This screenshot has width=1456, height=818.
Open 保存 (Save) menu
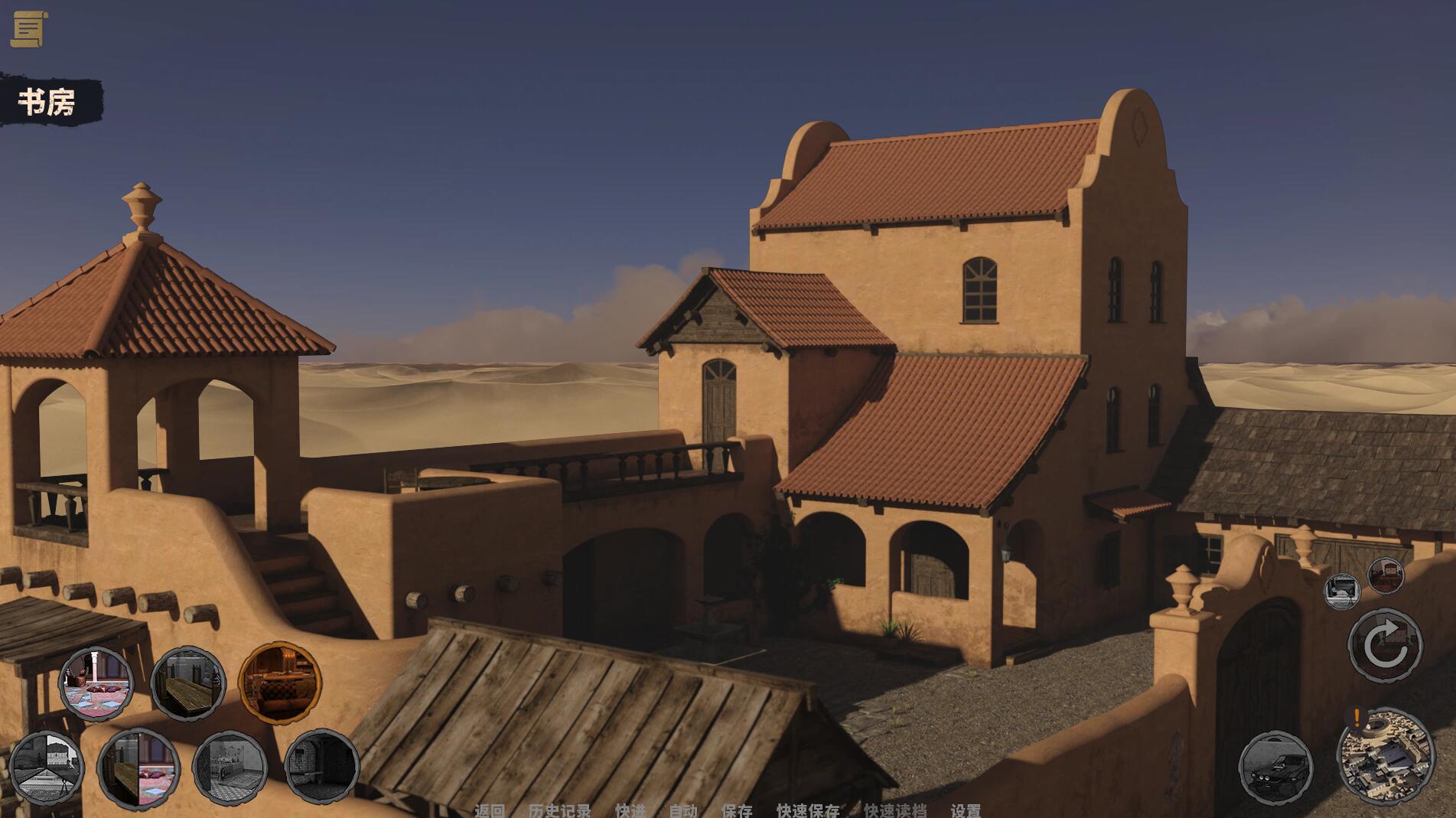coord(737,810)
